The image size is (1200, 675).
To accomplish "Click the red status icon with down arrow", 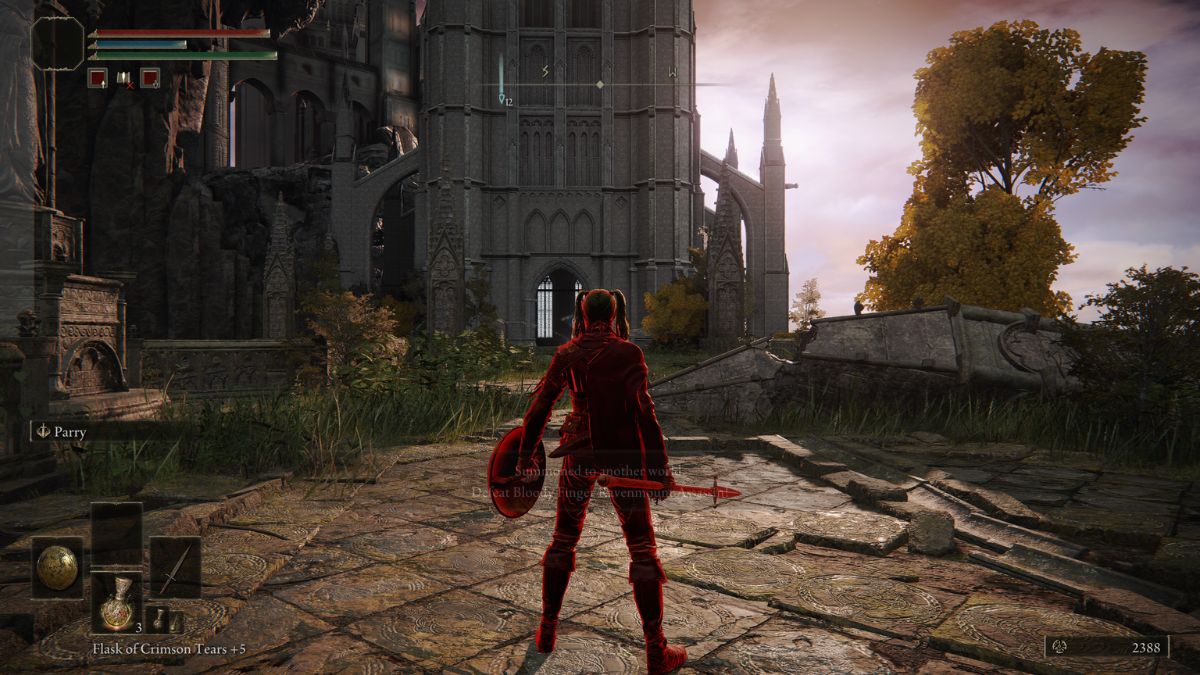I will pyautogui.click(x=150, y=77).
